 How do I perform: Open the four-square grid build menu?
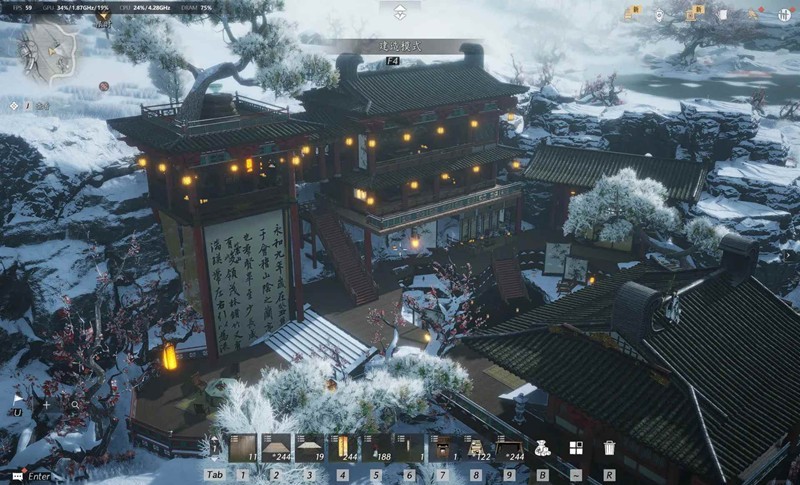[576, 448]
